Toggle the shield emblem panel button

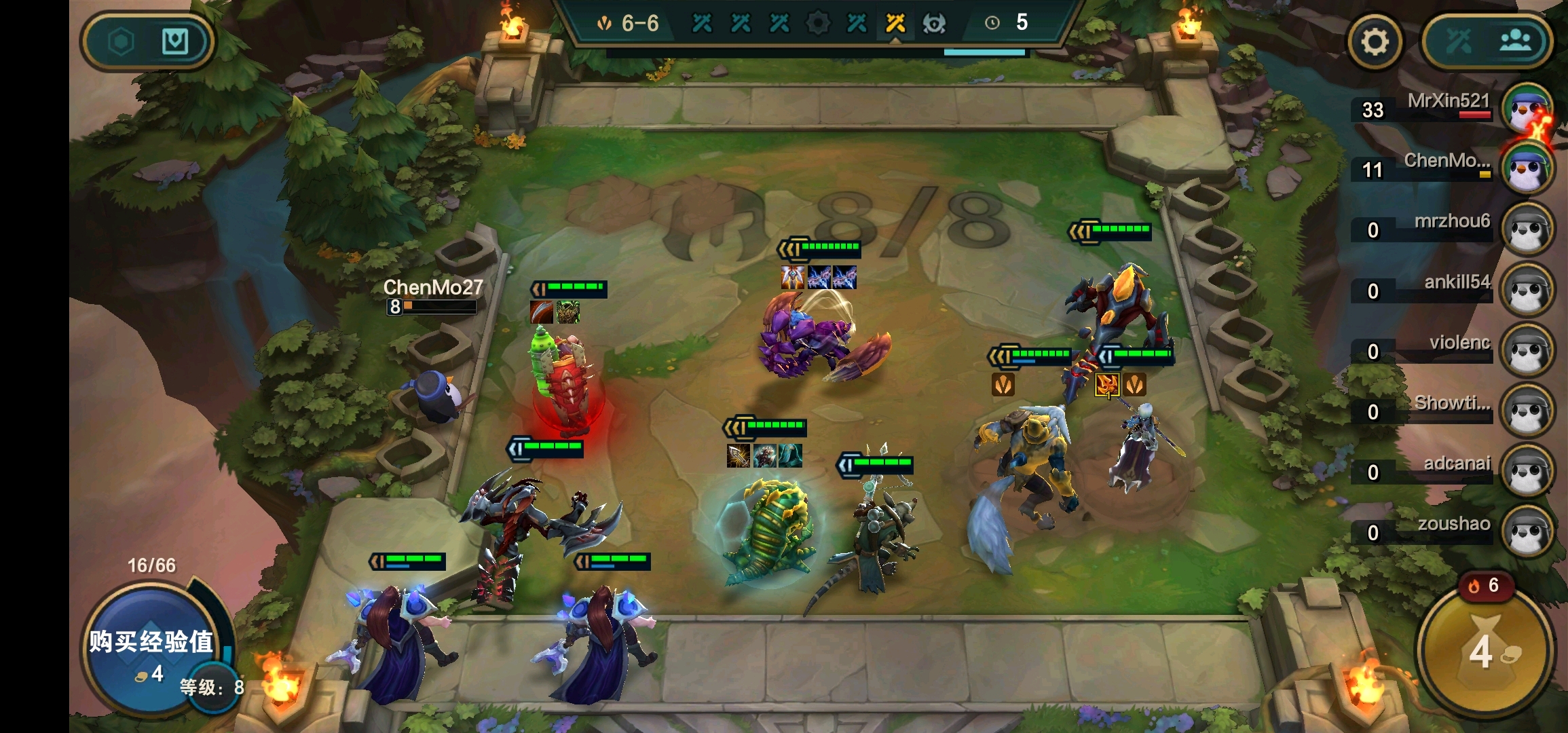coord(175,42)
